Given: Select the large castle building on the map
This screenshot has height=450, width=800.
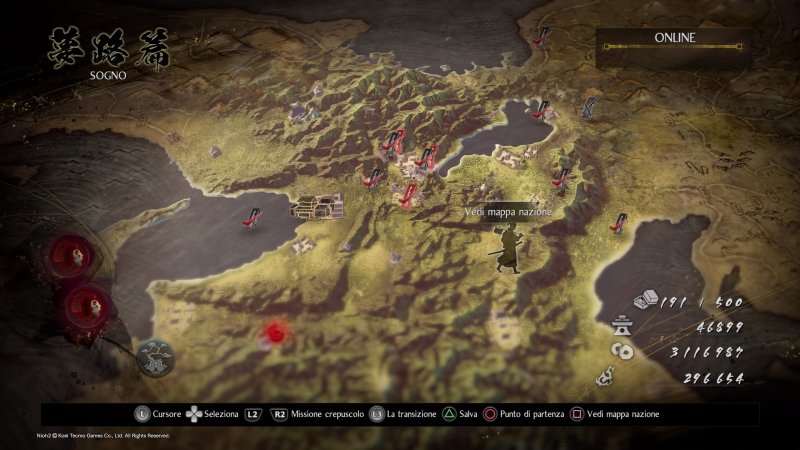Looking at the screenshot, I should [316, 205].
